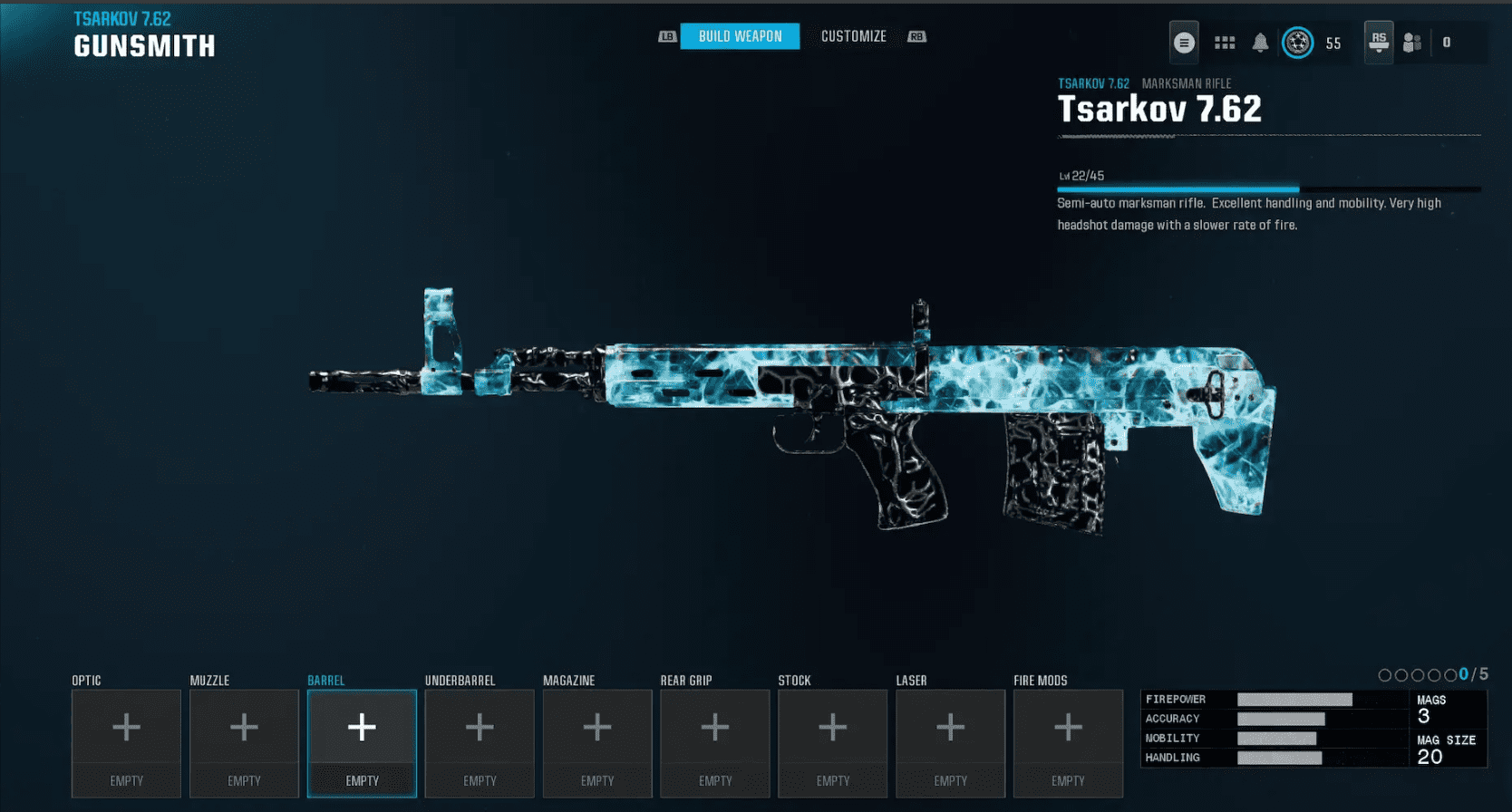Click the RS store button icon
The height and width of the screenshot is (812, 1512).
pos(1380,41)
